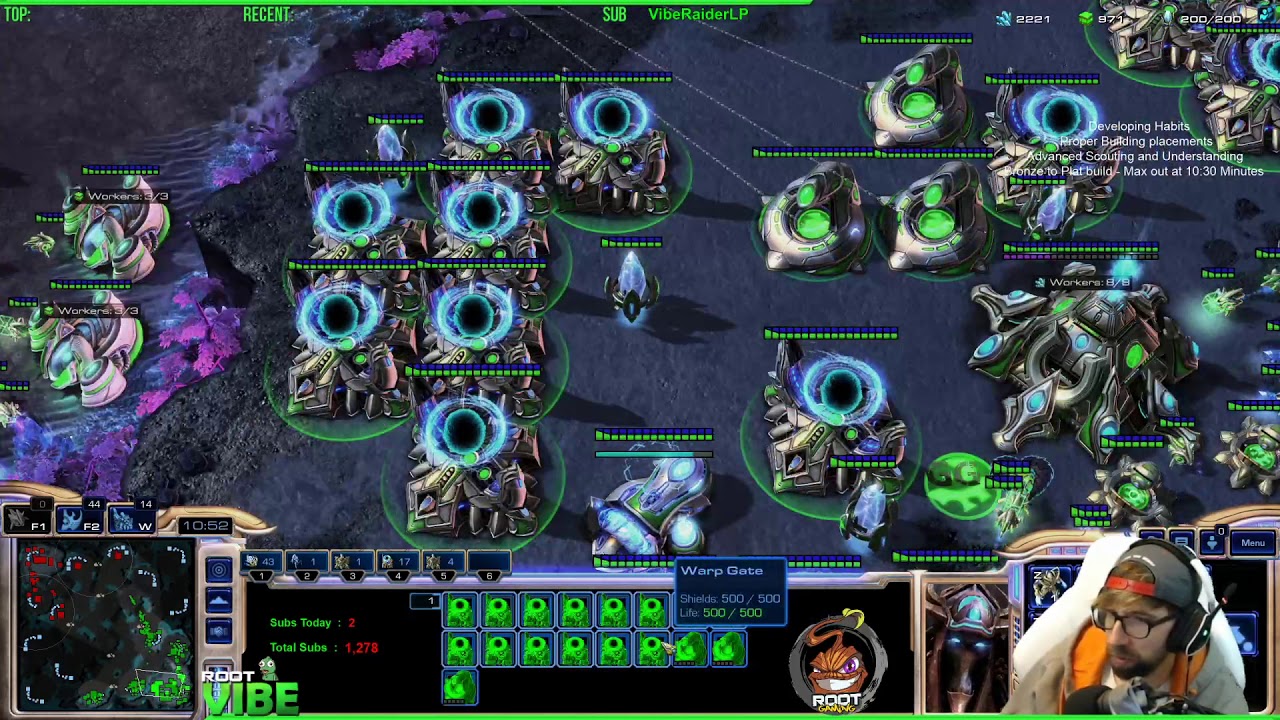Toggle the circular button left of the minimap

coord(218,568)
